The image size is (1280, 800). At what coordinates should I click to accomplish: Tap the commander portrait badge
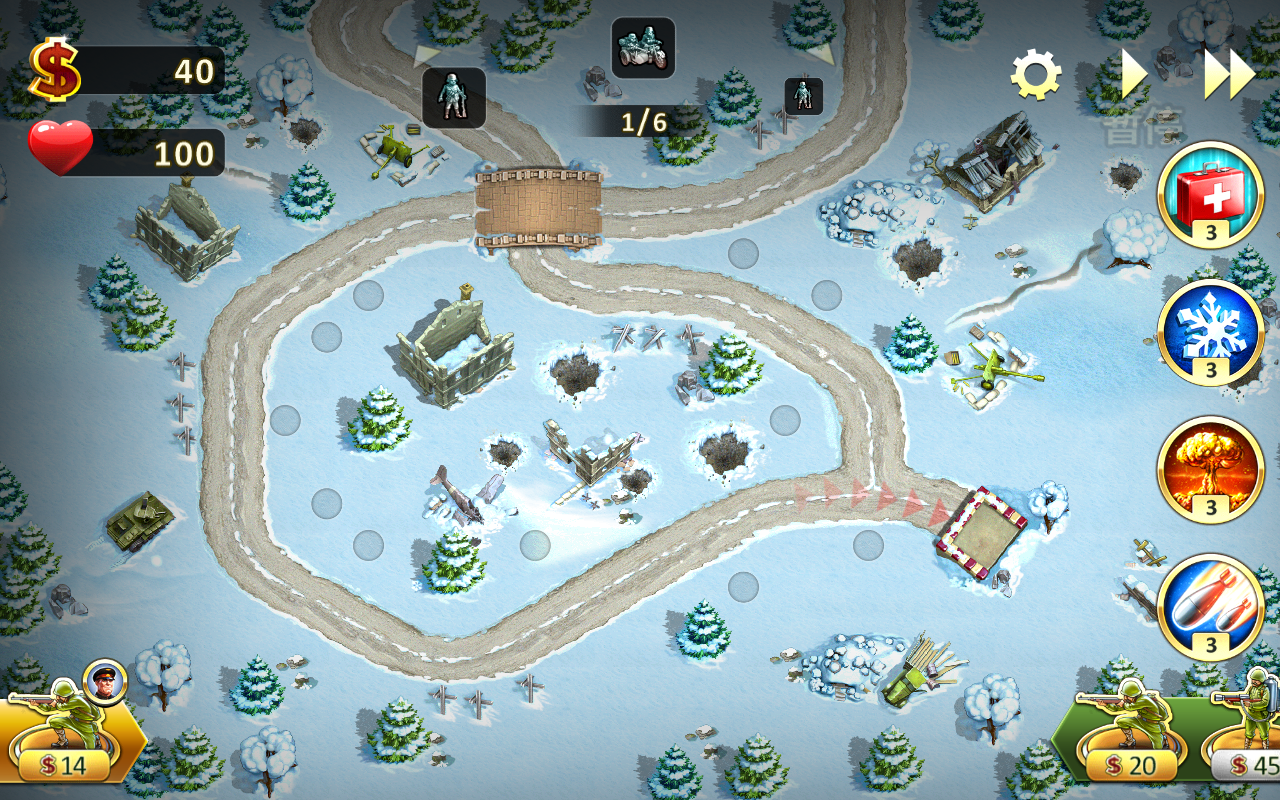(104, 681)
